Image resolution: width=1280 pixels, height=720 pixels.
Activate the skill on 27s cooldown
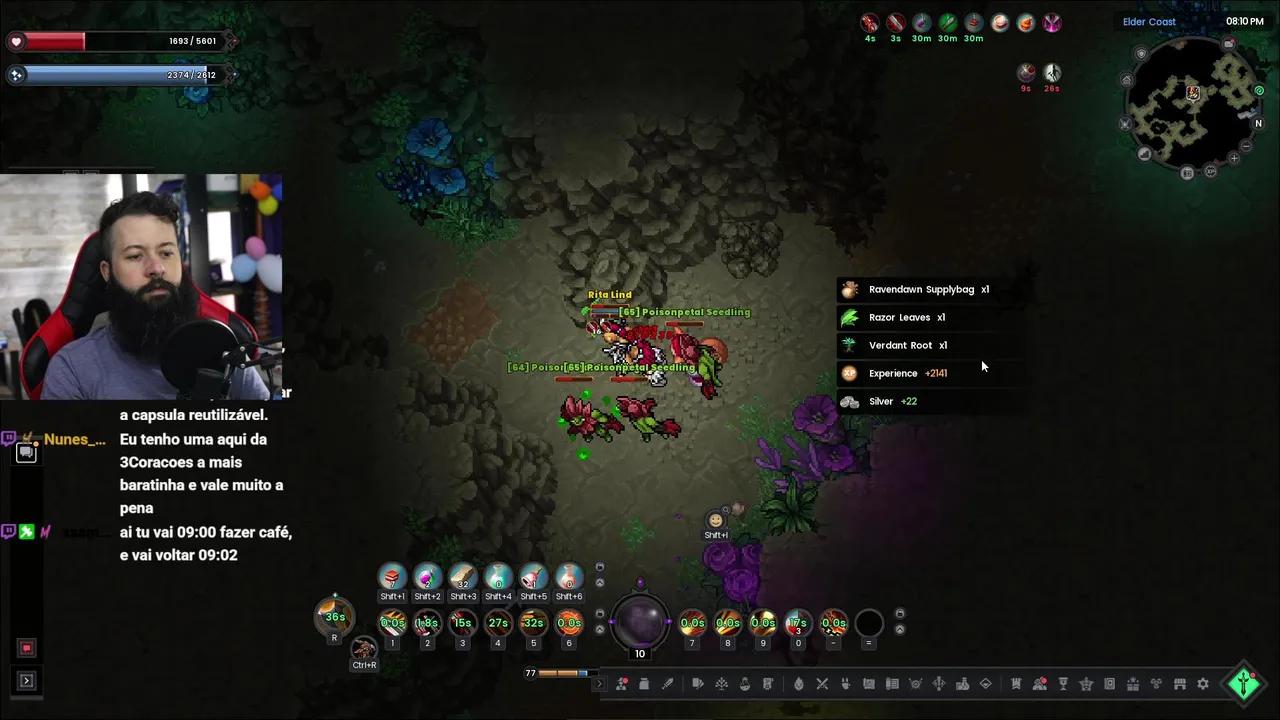coord(498,623)
